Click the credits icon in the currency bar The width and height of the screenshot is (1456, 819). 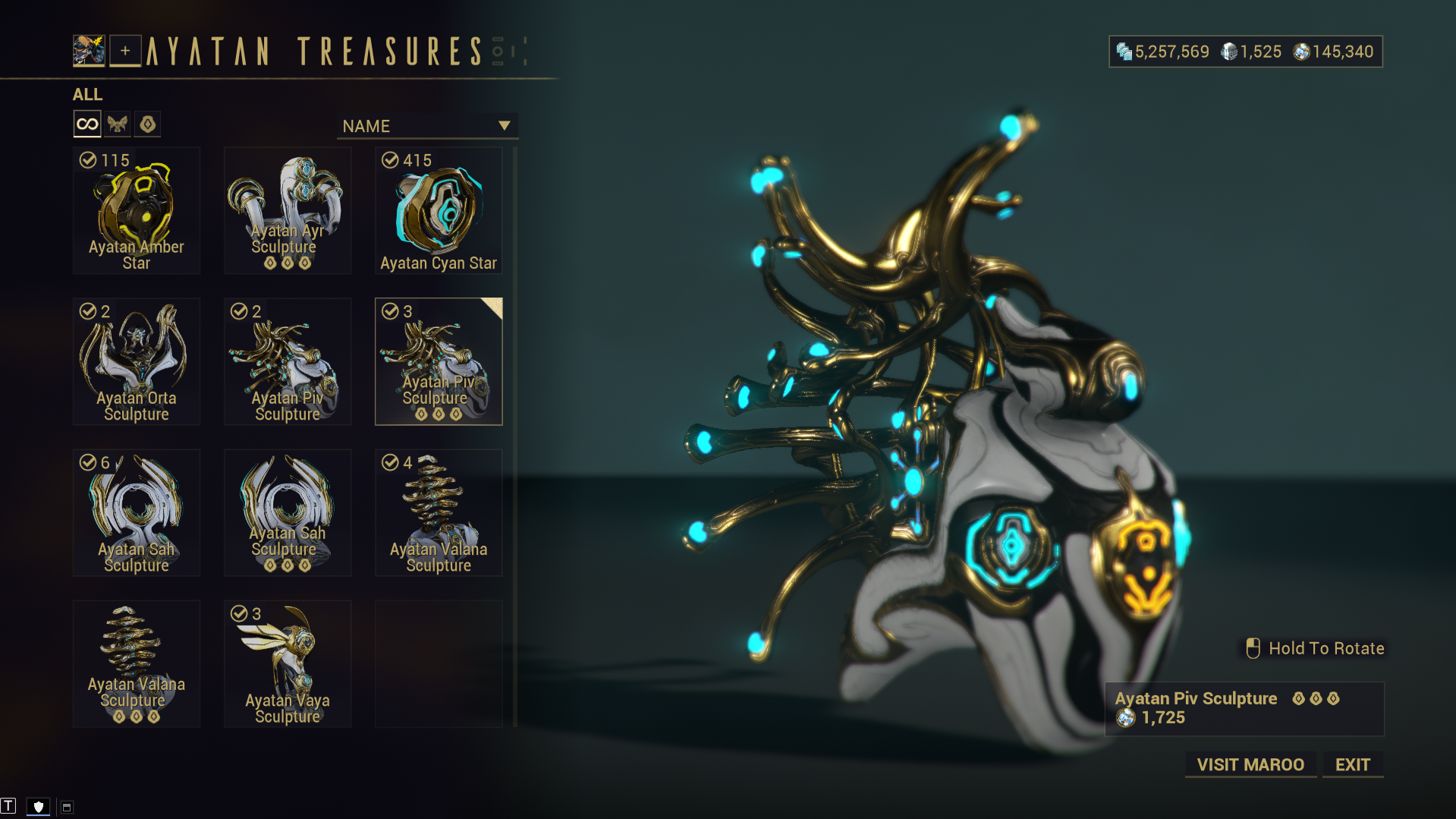pyautogui.click(x=1124, y=51)
